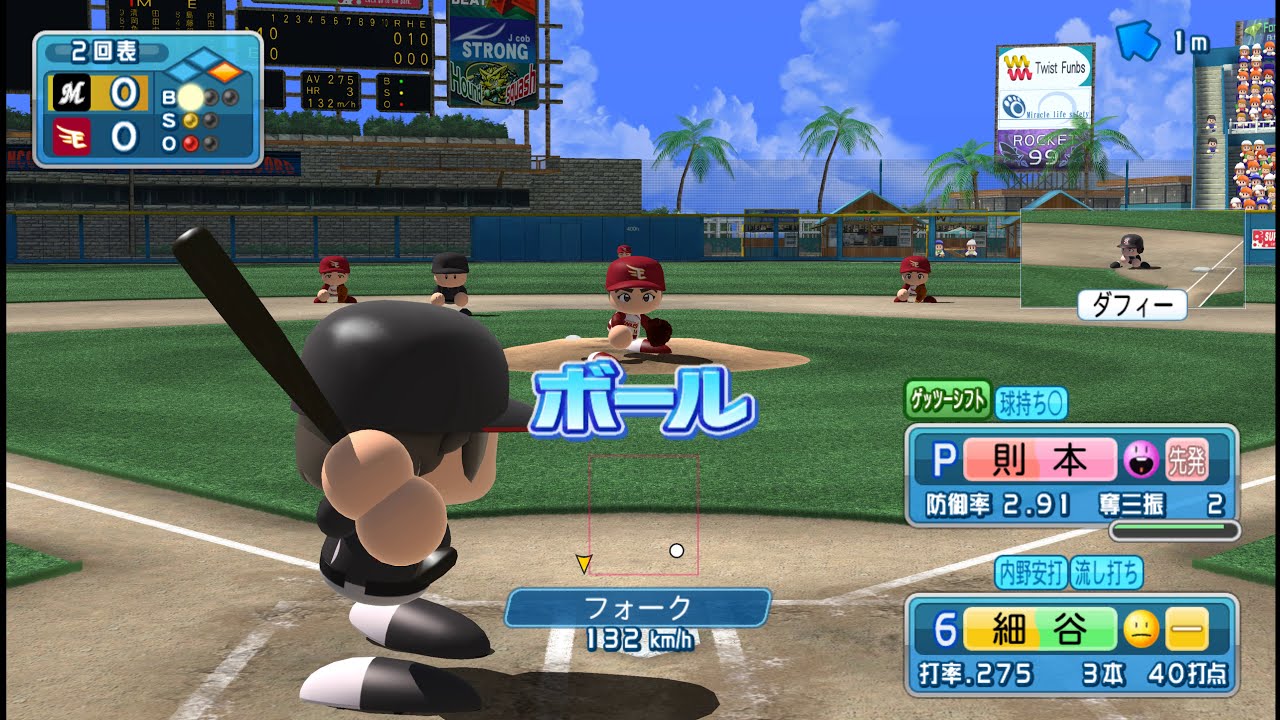Click the pink 先発 starter badge
This screenshot has height=720, width=1280.
1187,459
